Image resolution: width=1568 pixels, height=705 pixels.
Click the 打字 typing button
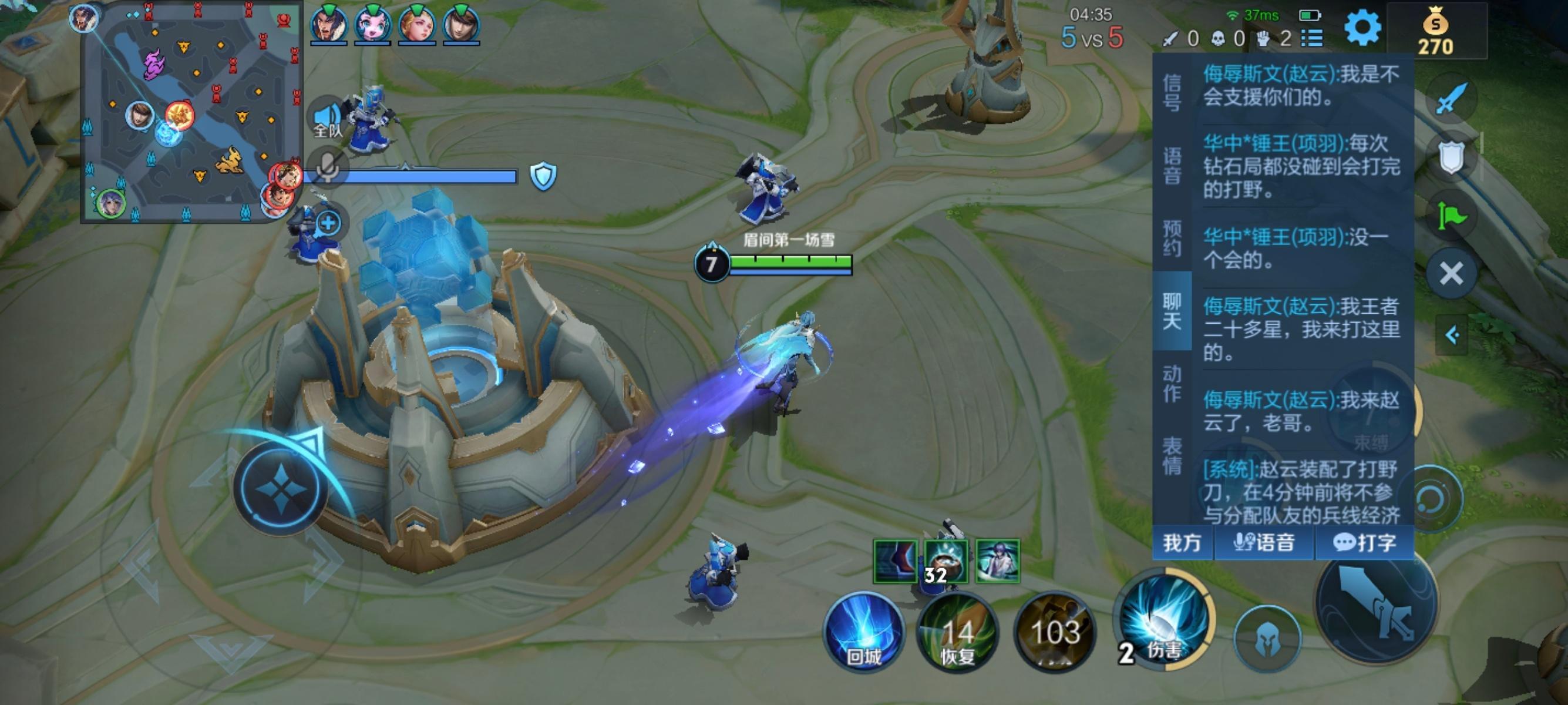(1364, 542)
